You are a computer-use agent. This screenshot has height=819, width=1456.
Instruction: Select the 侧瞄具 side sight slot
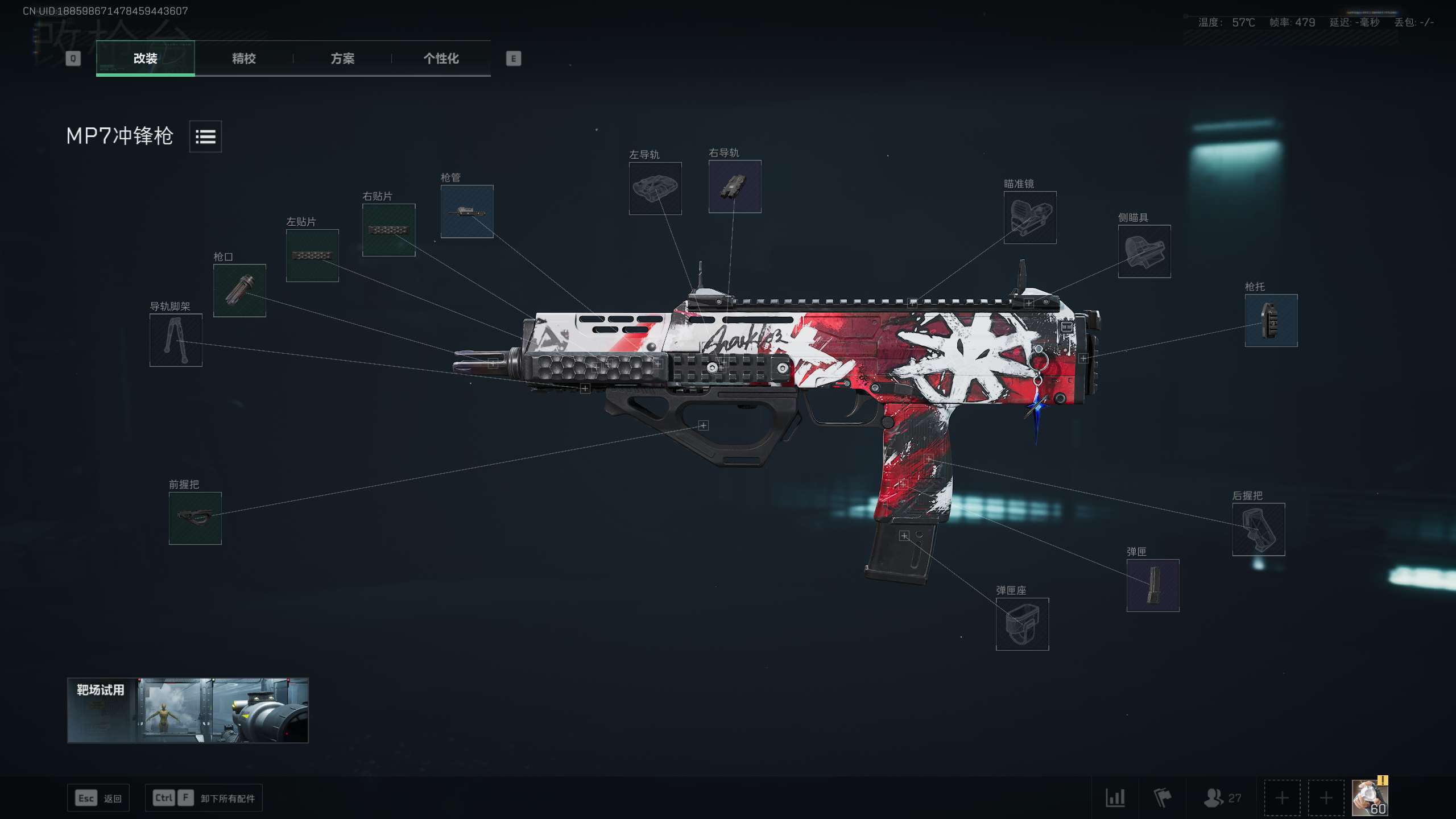pos(1144,251)
